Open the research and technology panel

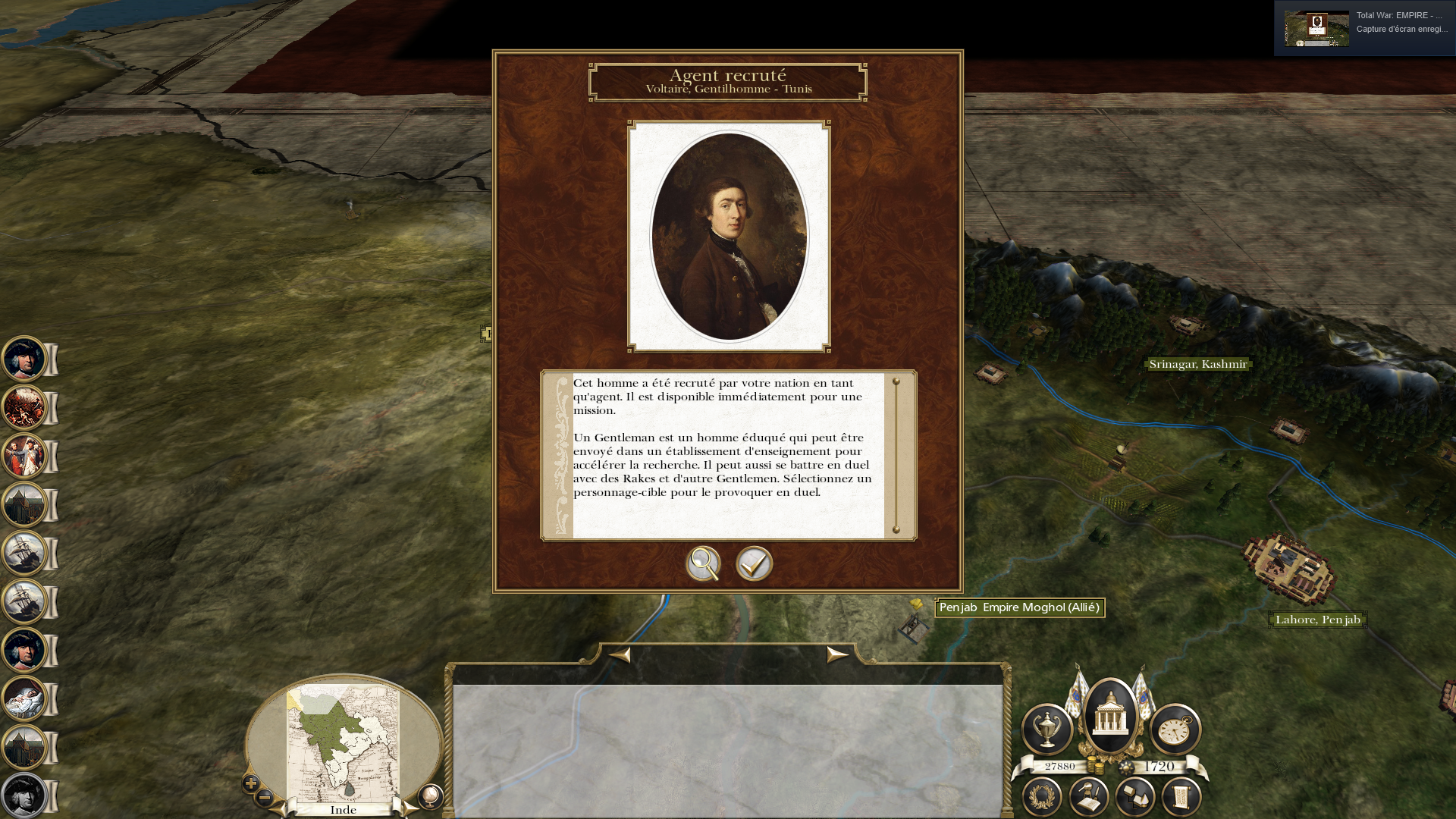1089,796
